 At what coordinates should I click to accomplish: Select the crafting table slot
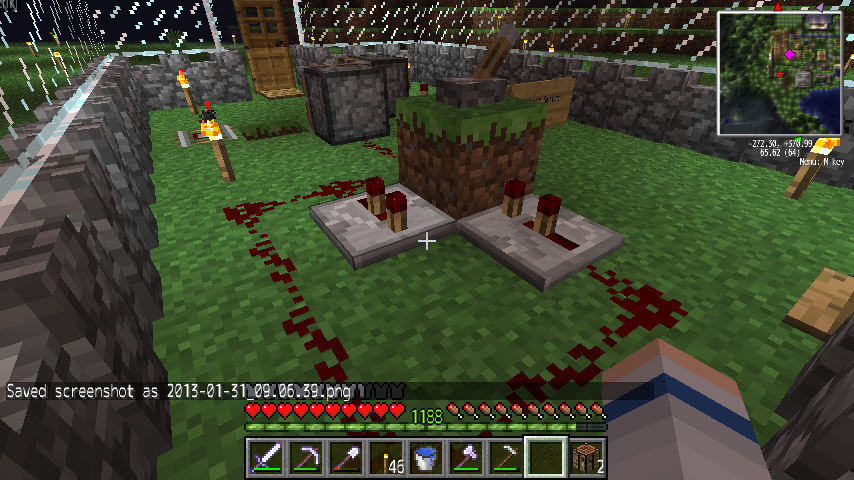(586, 459)
